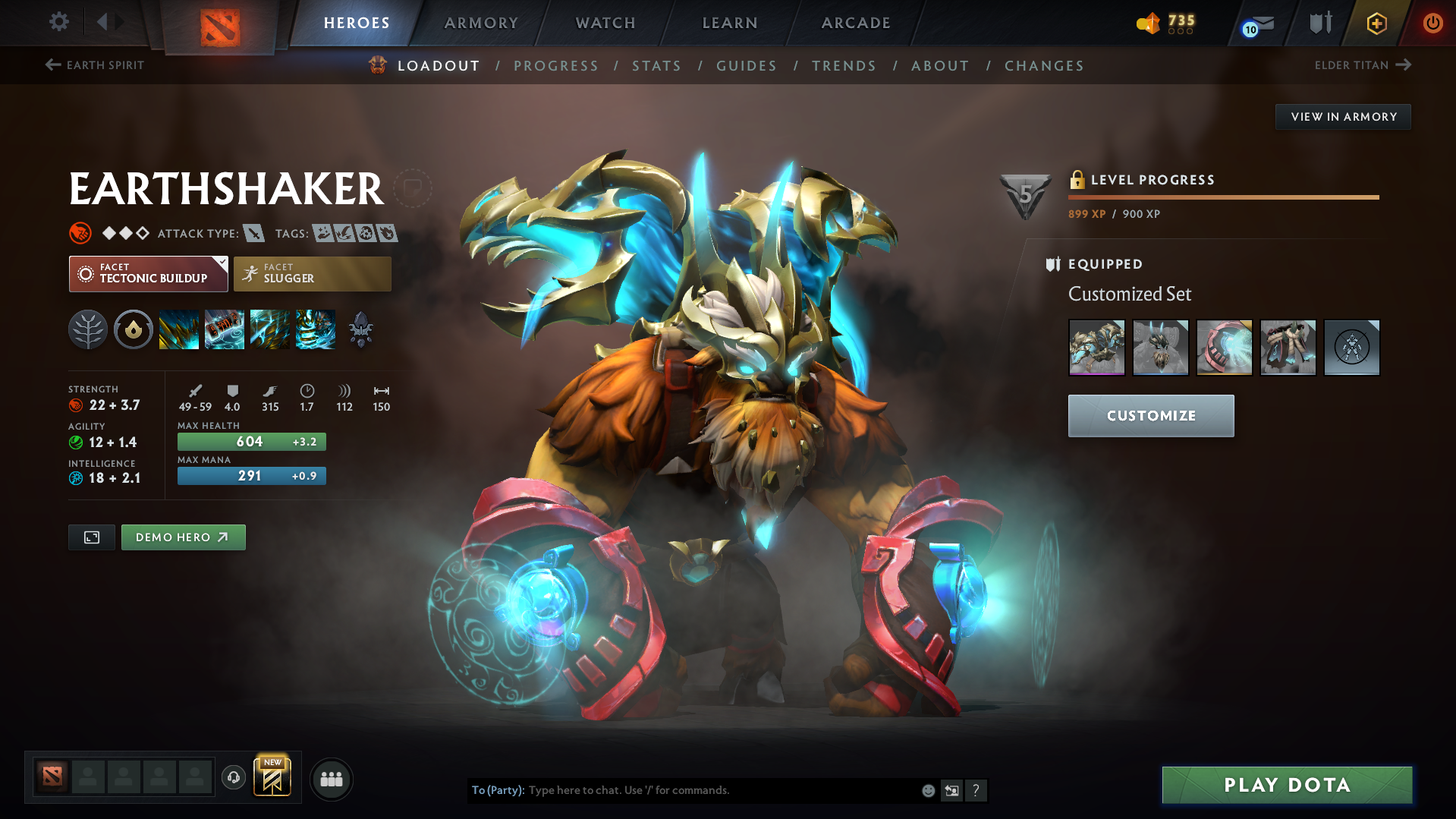Click the level progress XP bar
The height and width of the screenshot is (819, 1456).
tap(1223, 197)
